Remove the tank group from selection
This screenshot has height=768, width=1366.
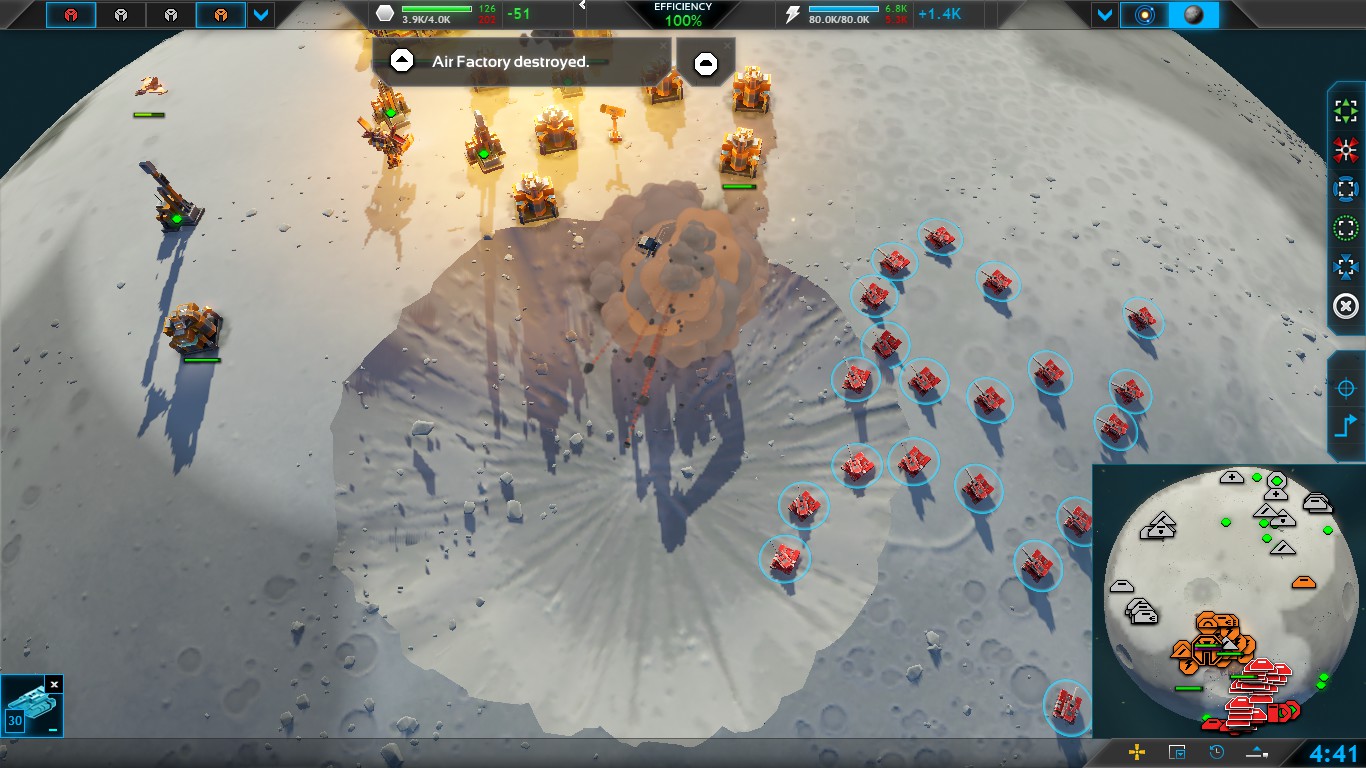(55, 684)
